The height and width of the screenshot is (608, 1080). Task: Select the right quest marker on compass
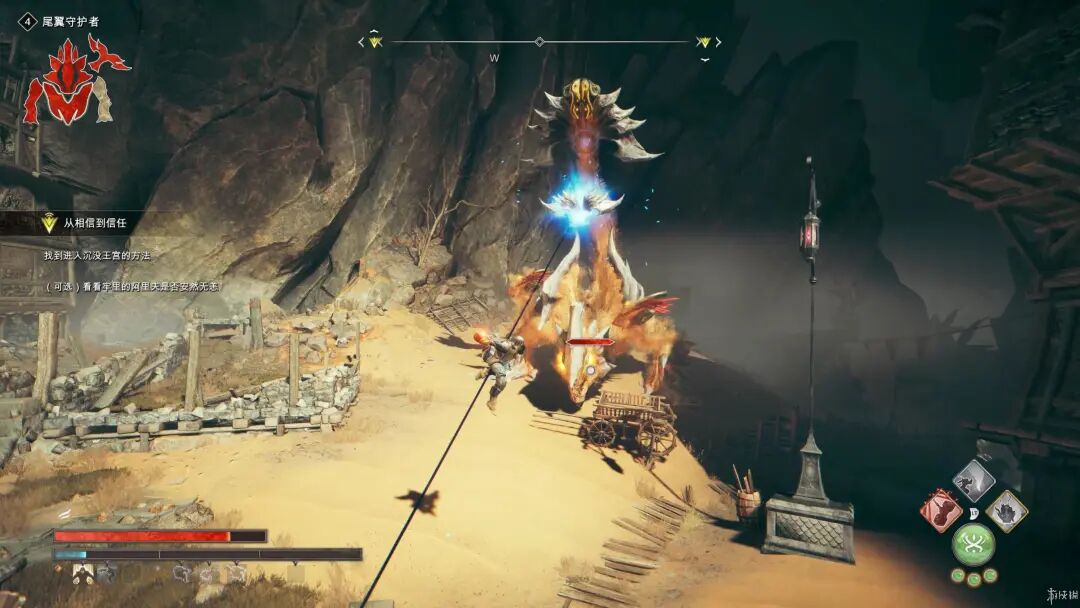click(x=704, y=42)
